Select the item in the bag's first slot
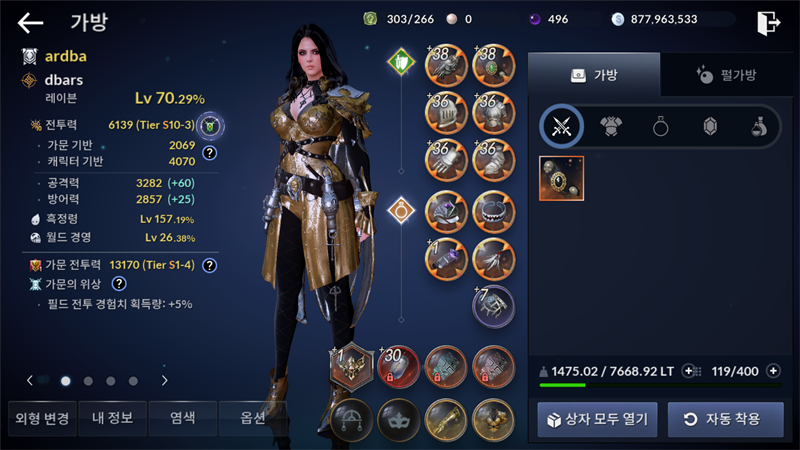 point(563,178)
